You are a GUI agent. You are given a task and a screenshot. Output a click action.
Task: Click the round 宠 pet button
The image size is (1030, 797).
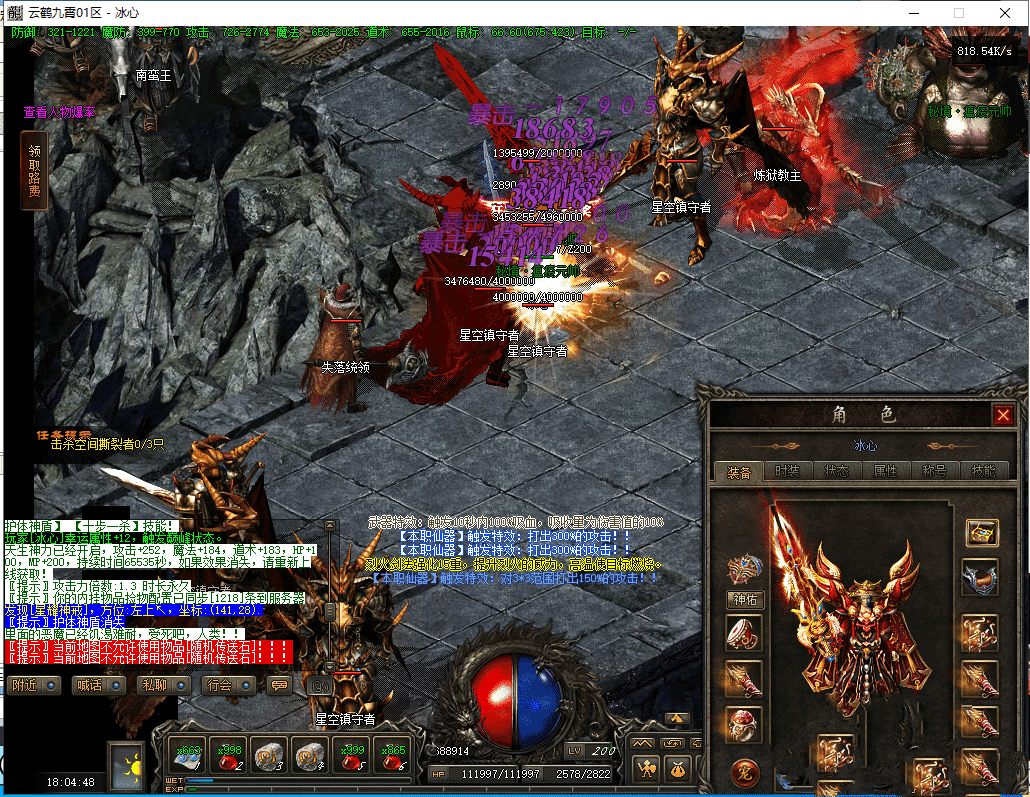[744, 772]
